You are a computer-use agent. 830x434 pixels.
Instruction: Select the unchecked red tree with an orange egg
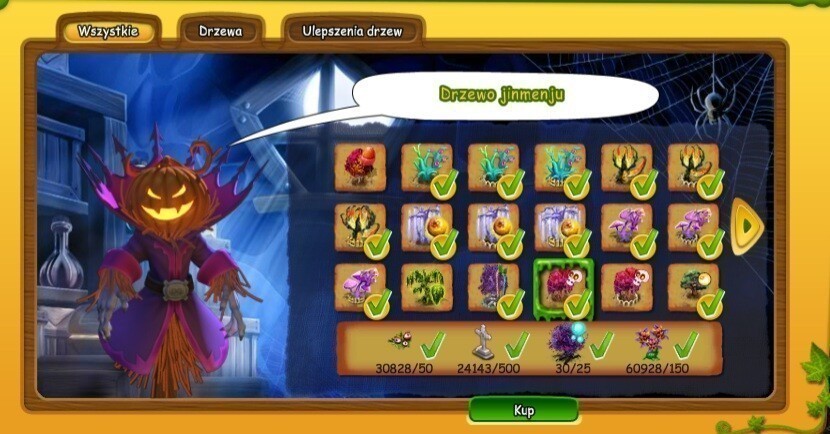point(360,166)
